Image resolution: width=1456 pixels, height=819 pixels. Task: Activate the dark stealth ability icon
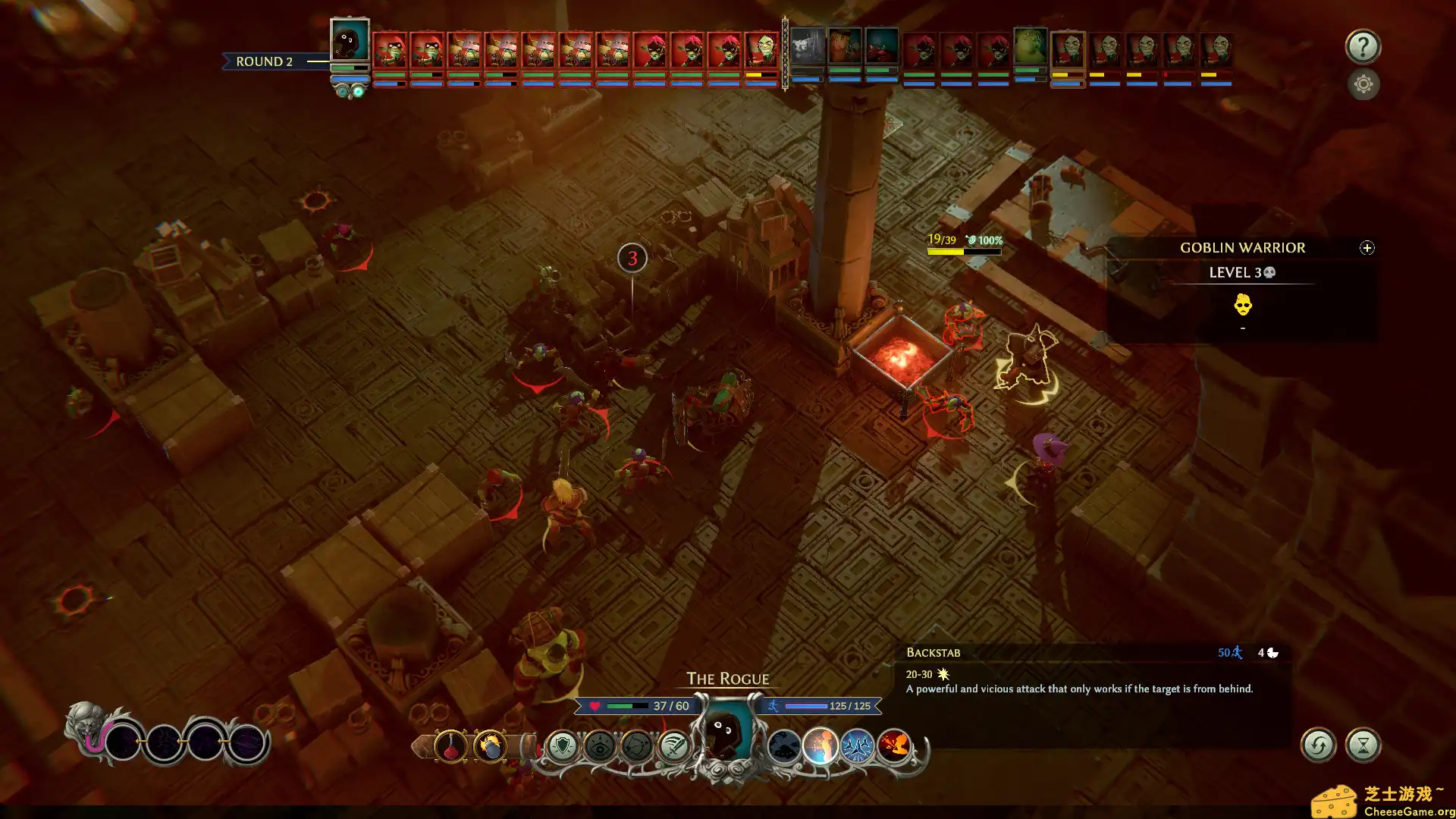pos(783,746)
